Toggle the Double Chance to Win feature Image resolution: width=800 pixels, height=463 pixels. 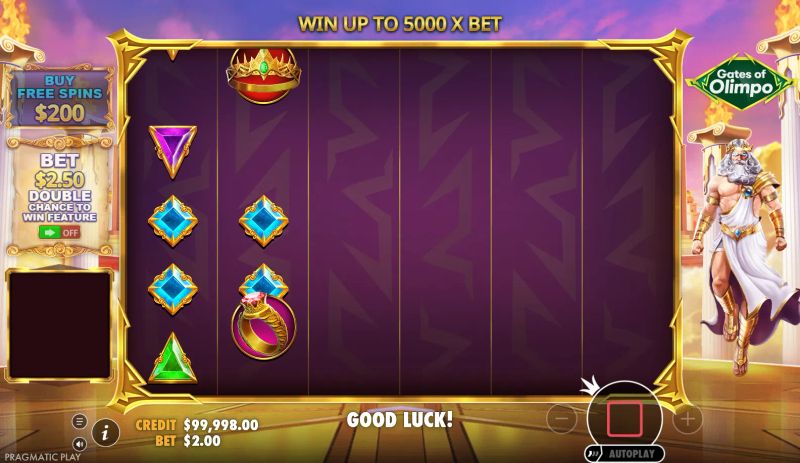coord(59,232)
